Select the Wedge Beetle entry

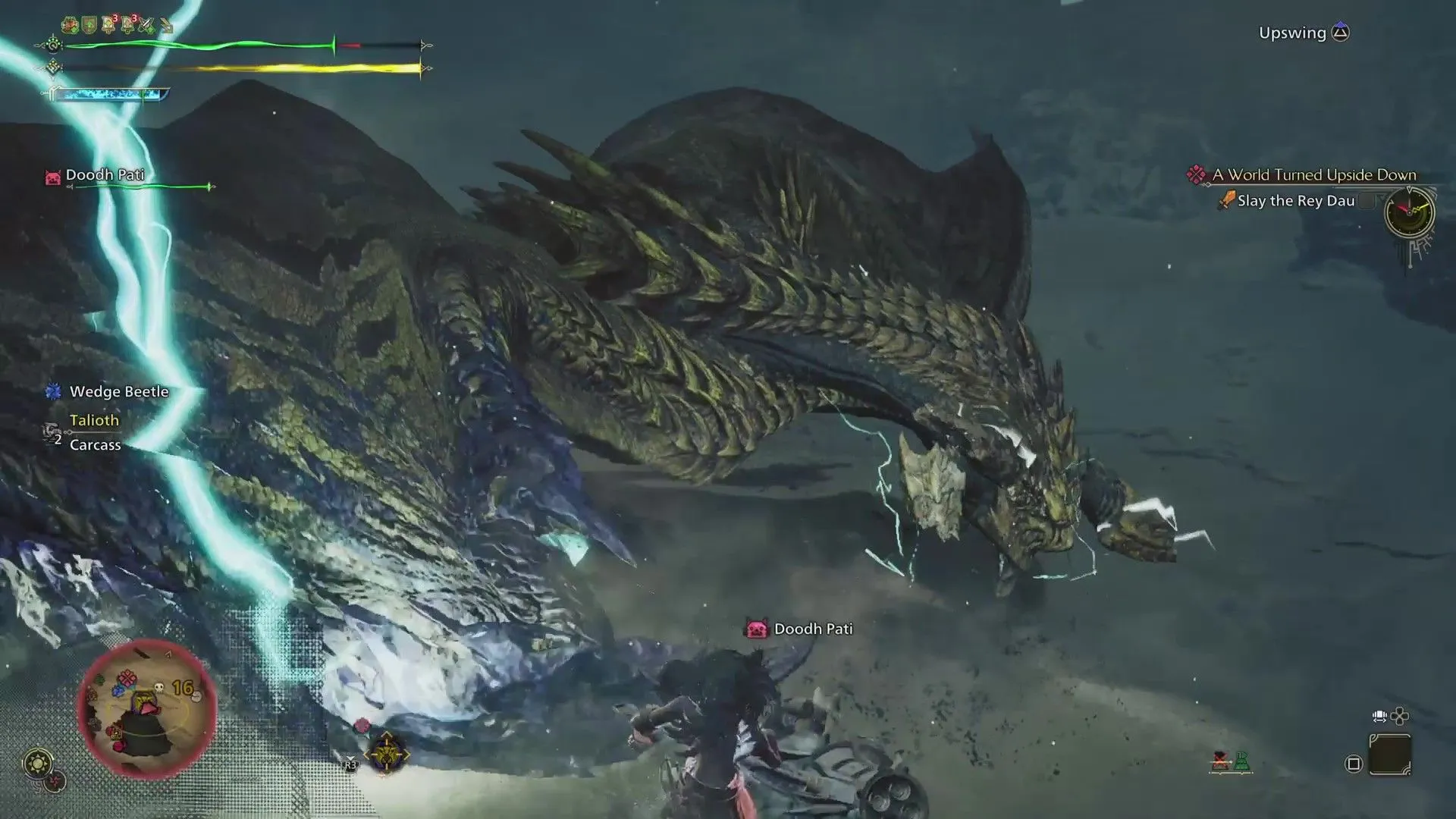pos(118,392)
